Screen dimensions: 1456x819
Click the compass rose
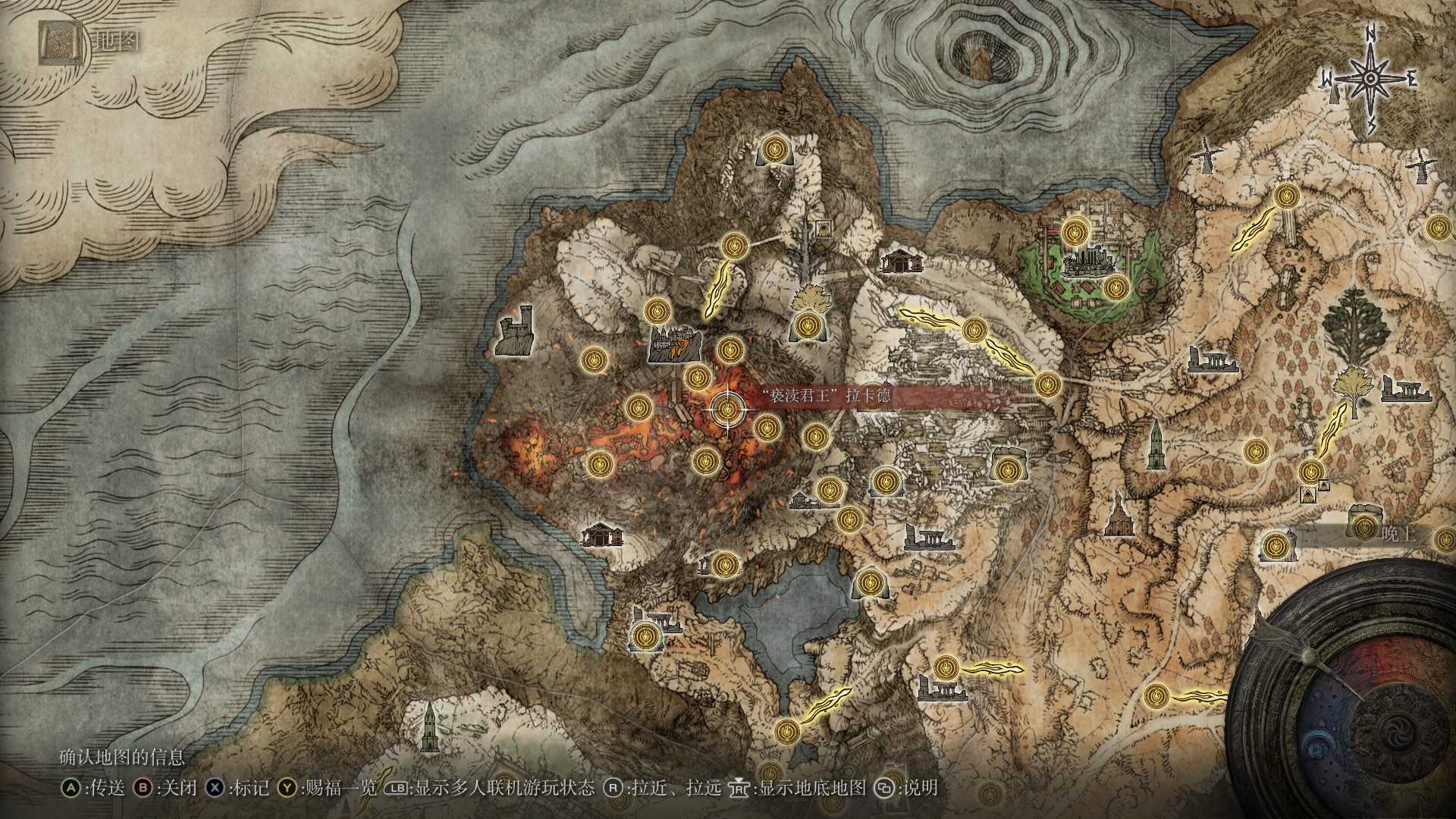coord(1371,79)
